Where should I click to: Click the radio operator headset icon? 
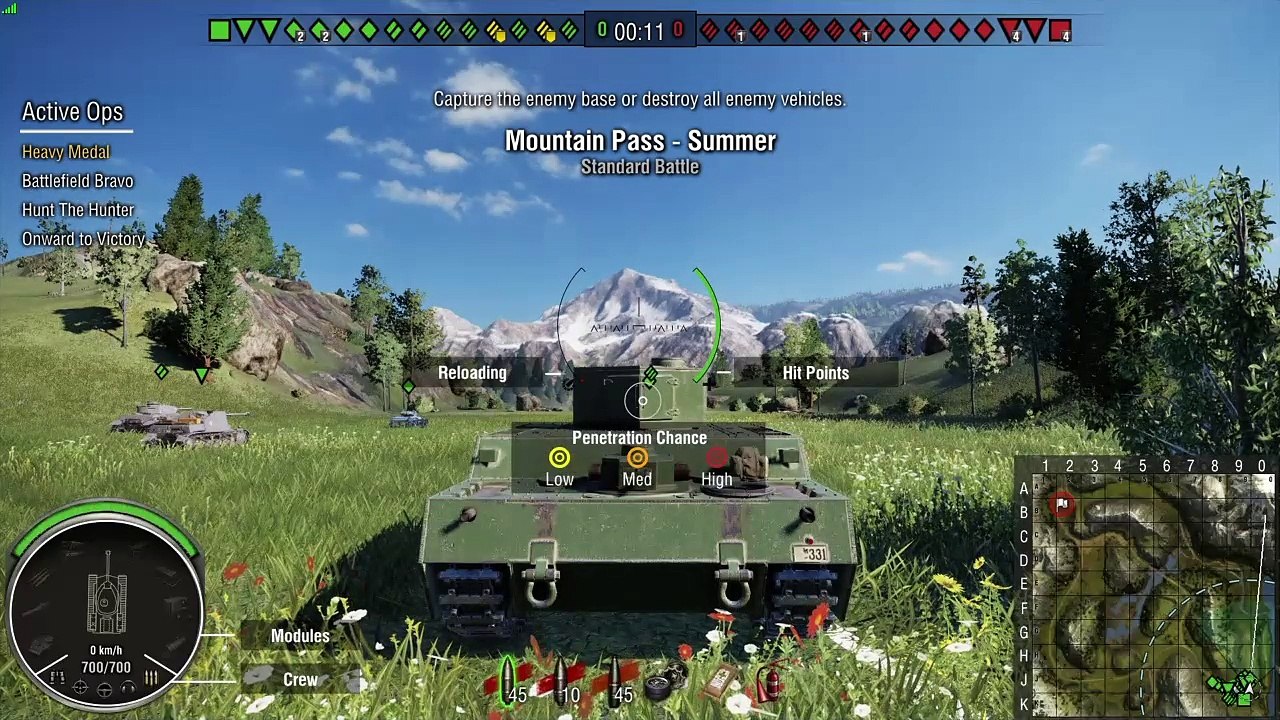128,688
